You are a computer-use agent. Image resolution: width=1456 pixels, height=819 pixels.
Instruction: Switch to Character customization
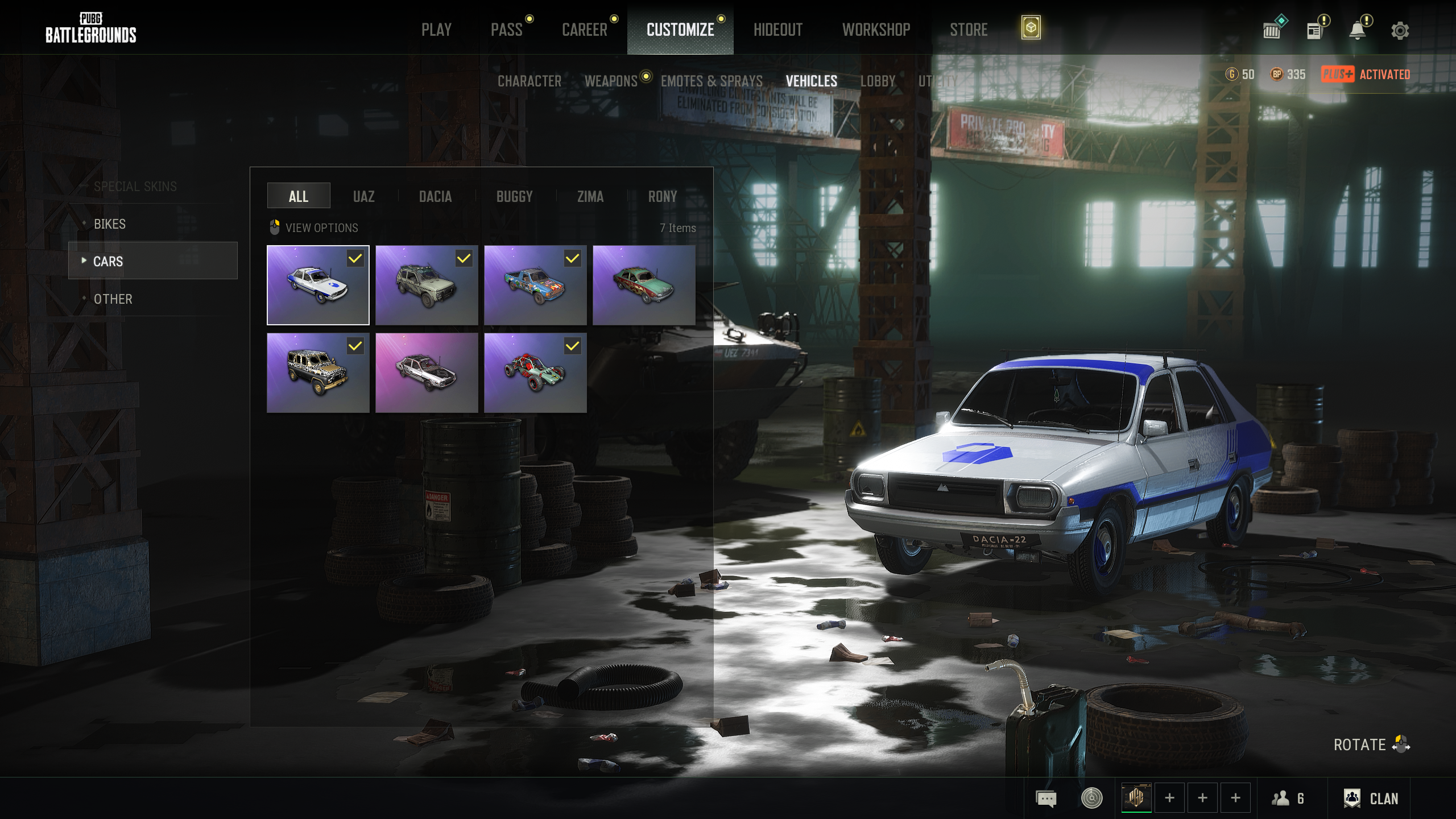tap(530, 81)
